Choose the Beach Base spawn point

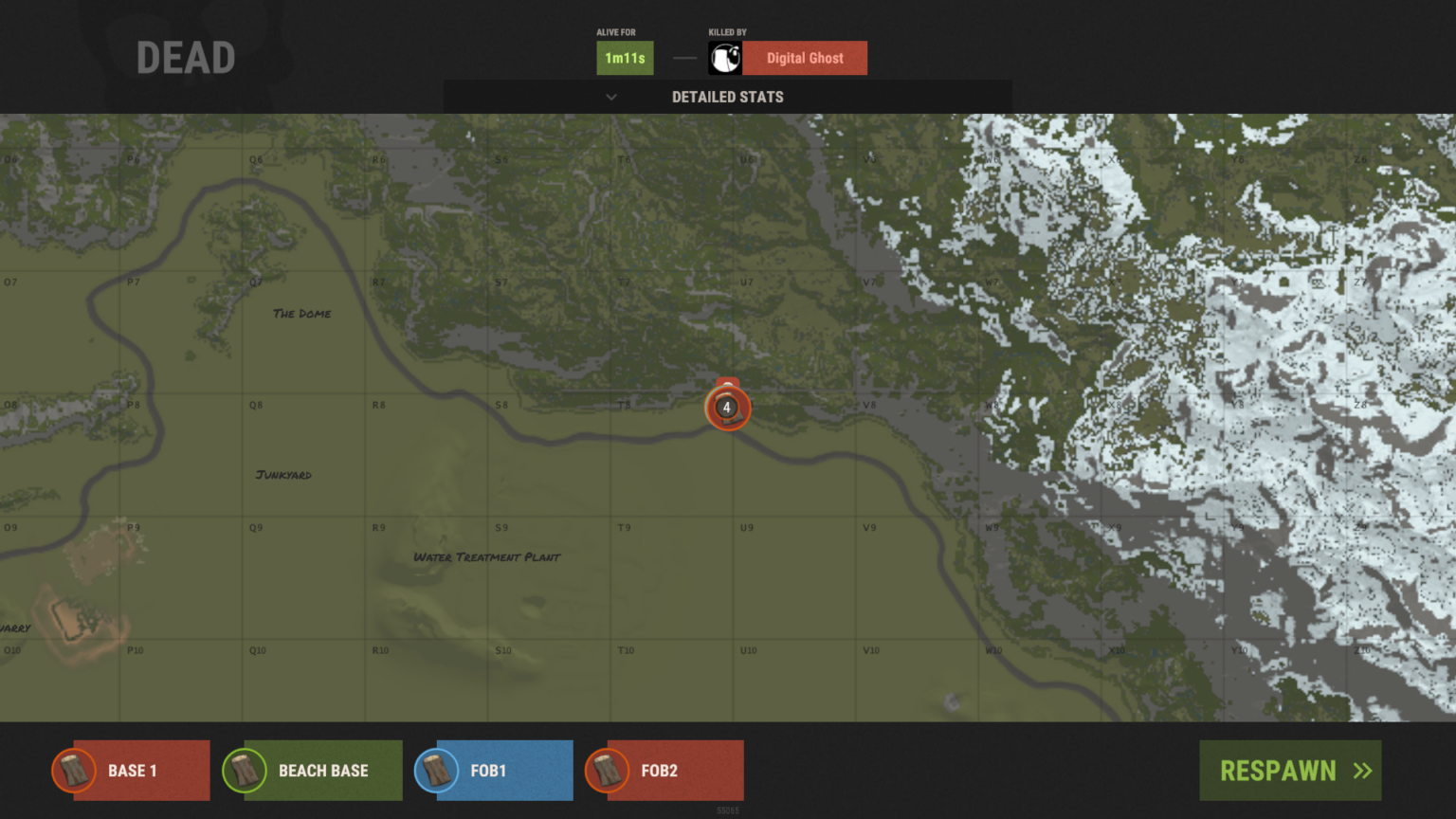[x=313, y=771]
